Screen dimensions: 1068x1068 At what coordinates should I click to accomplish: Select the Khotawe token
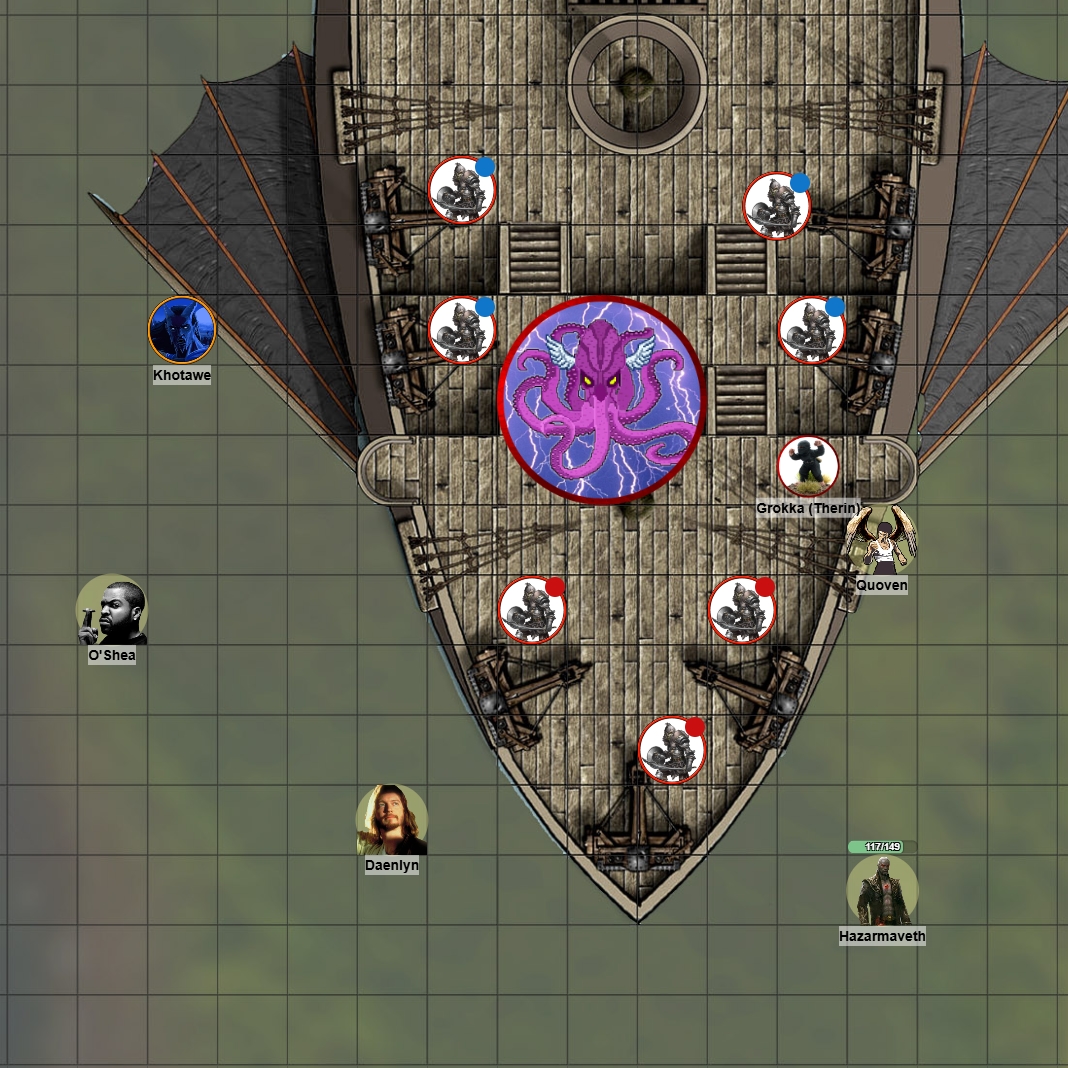click(182, 330)
